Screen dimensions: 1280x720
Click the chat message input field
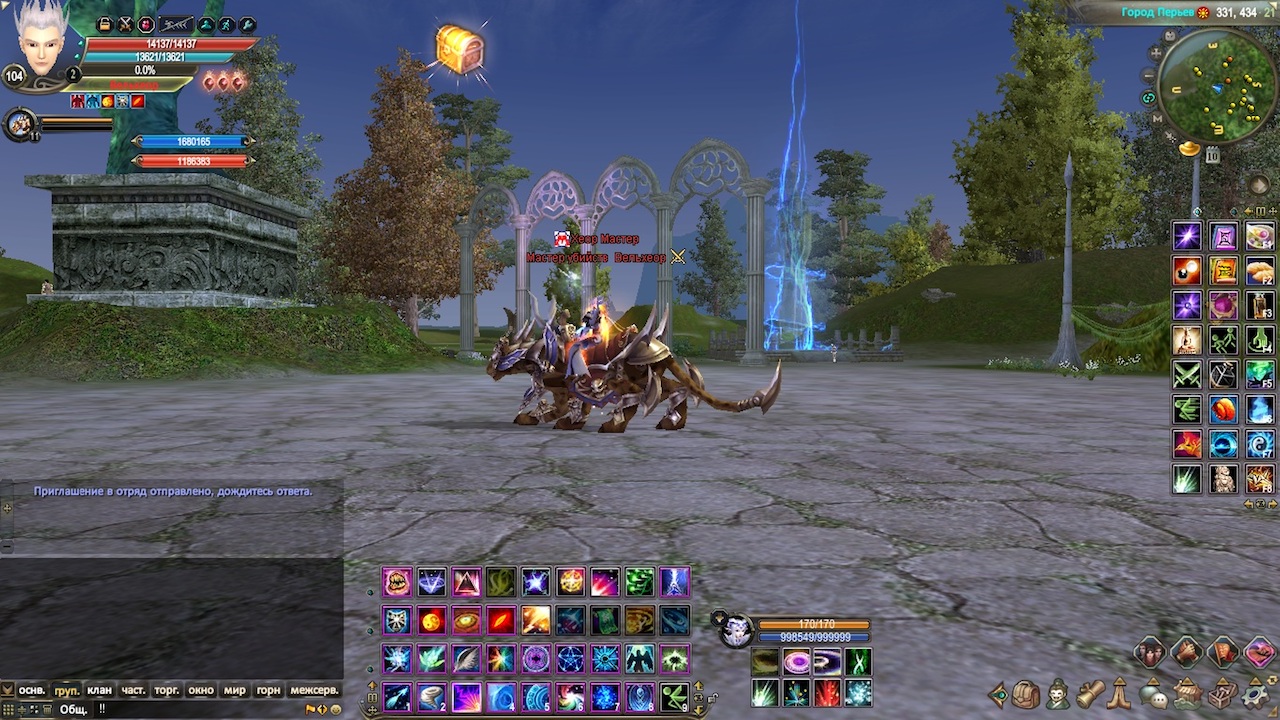click(200, 709)
